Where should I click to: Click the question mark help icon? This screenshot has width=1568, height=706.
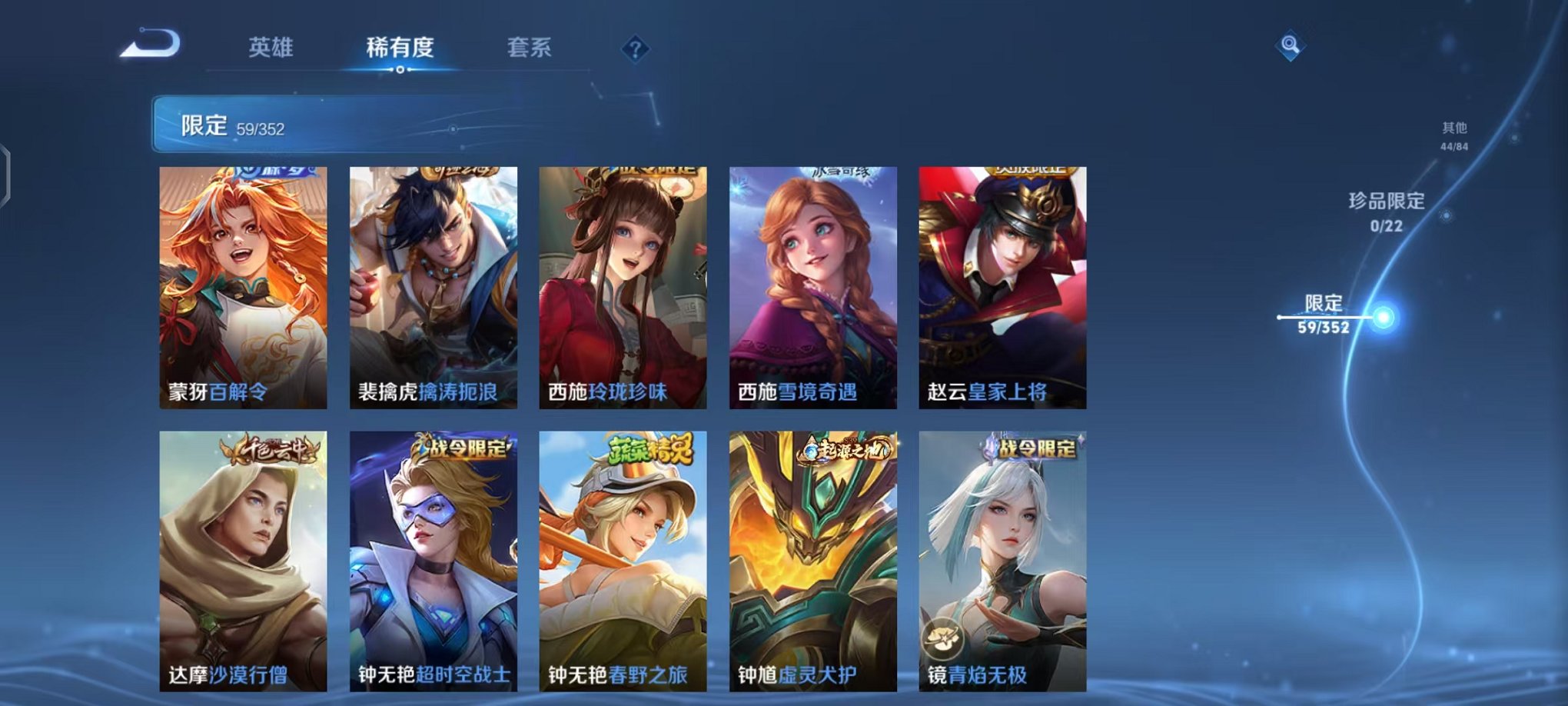[634, 49]
